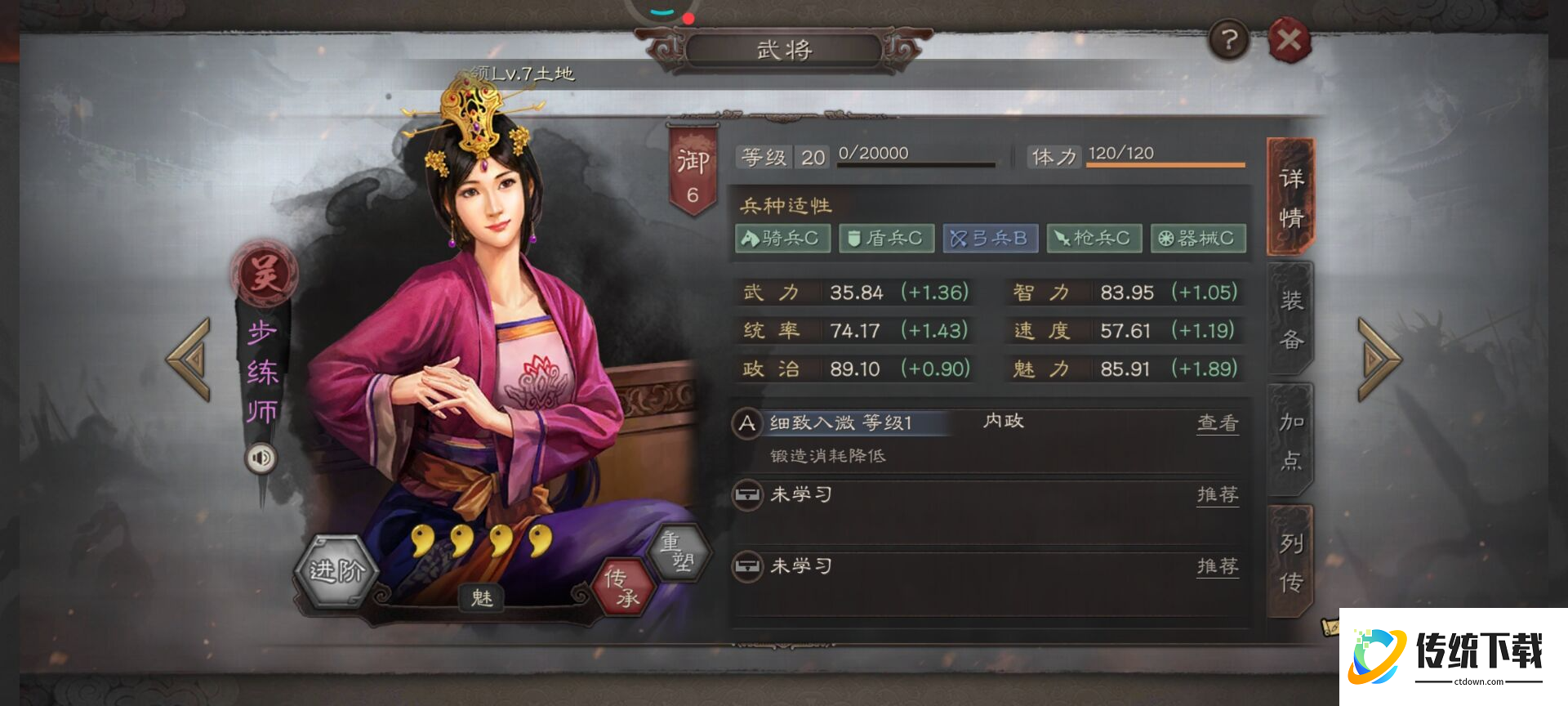Click the 御6 banner emblem
The height and width of the screenshot is (706, 1568).
coord(693,163)
